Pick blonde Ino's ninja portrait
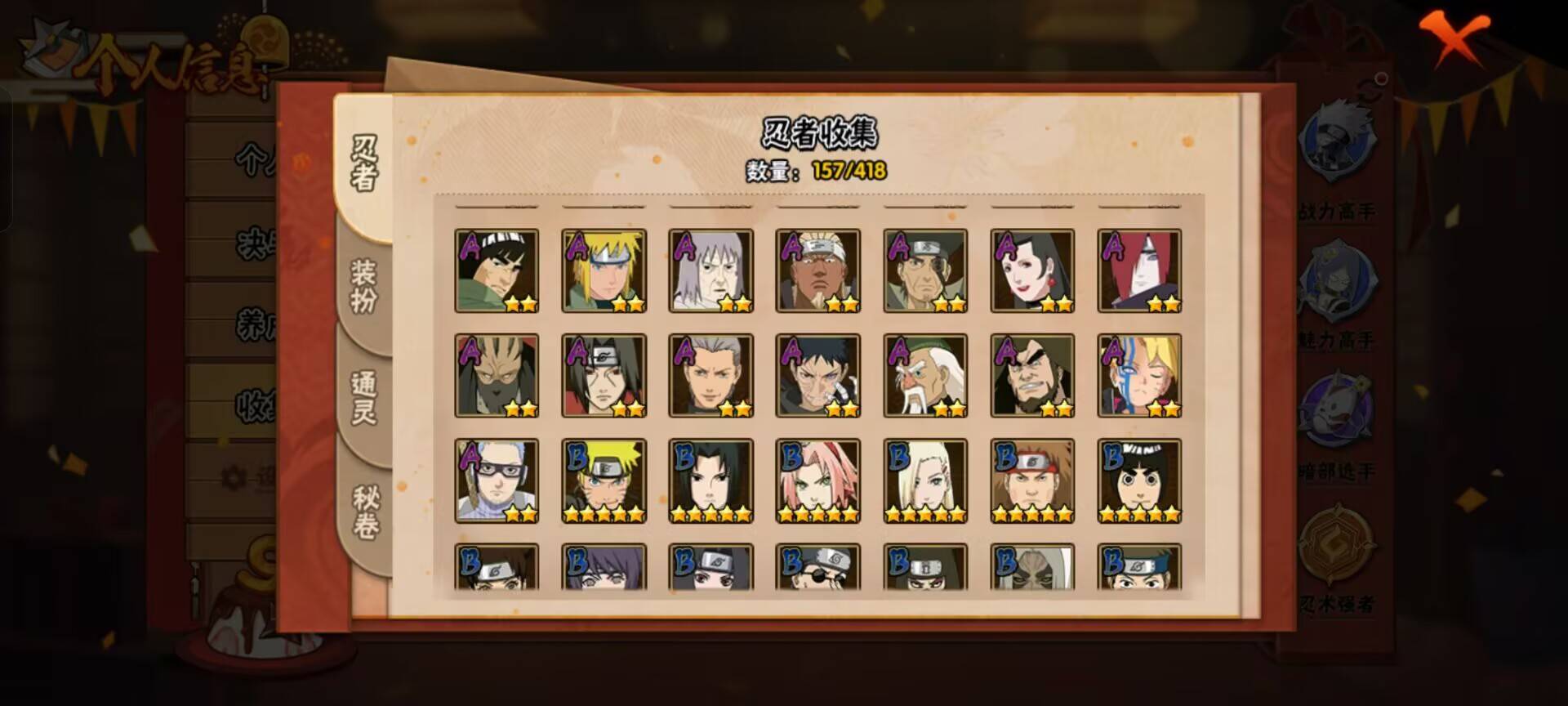 925,480
